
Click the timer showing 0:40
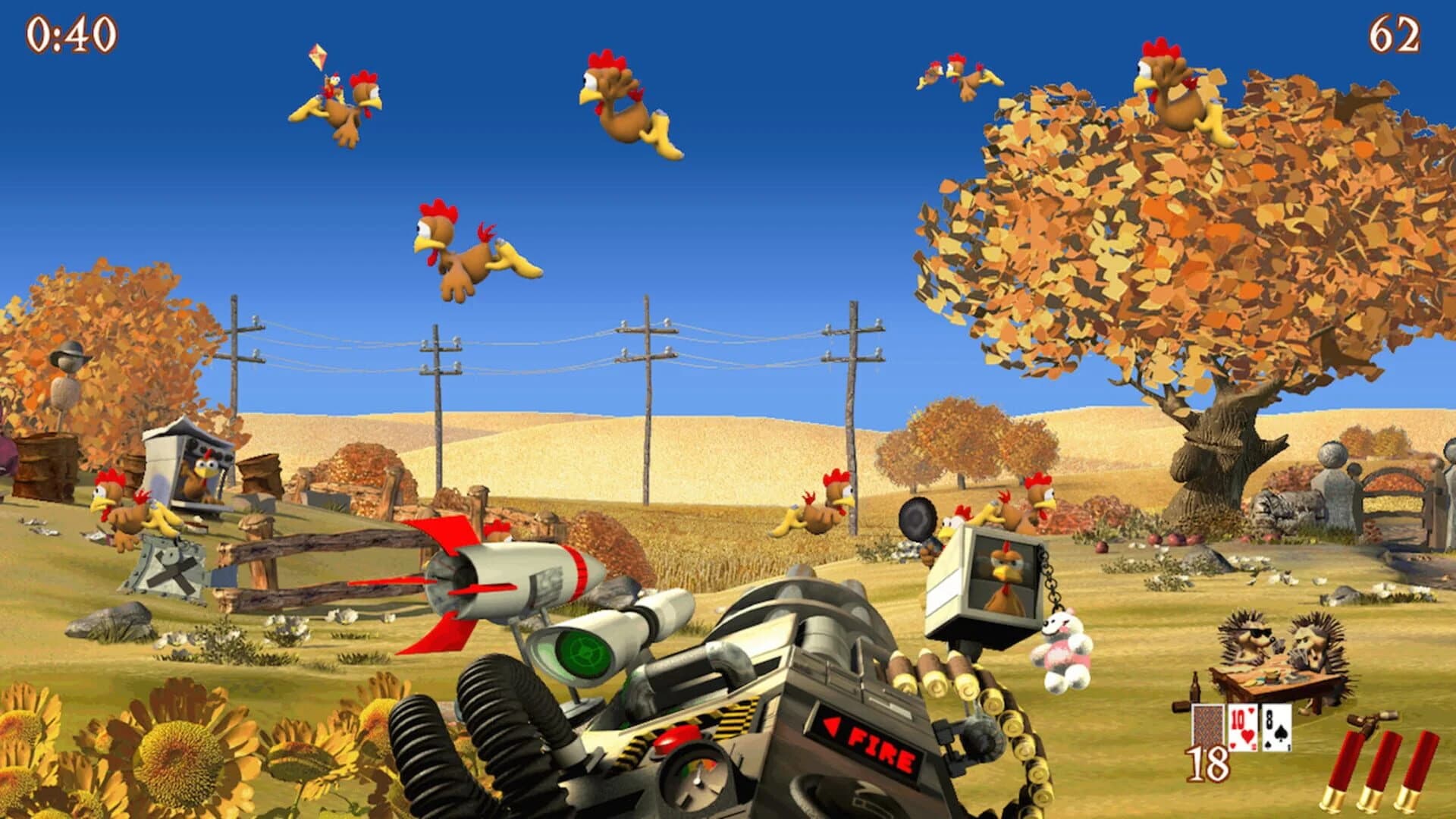pyautogui.click(x=72, y=34)
